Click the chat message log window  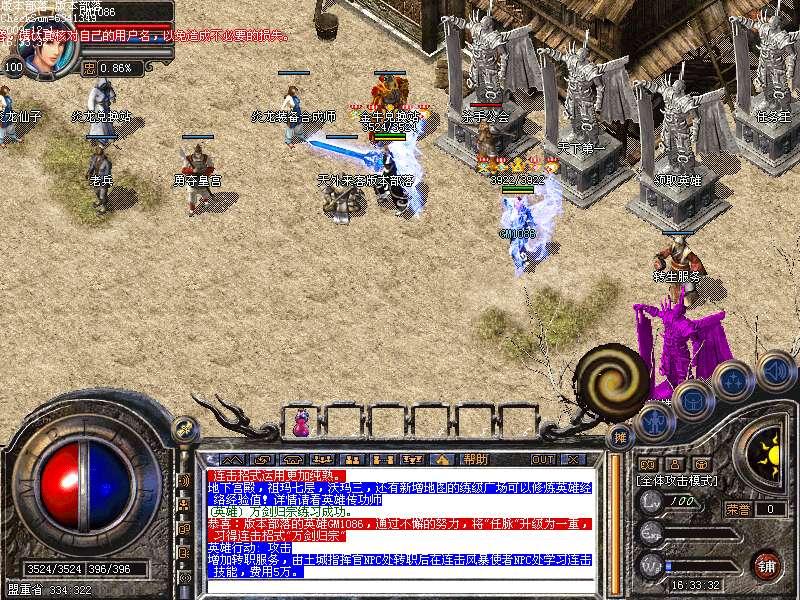tap(400, 530)
